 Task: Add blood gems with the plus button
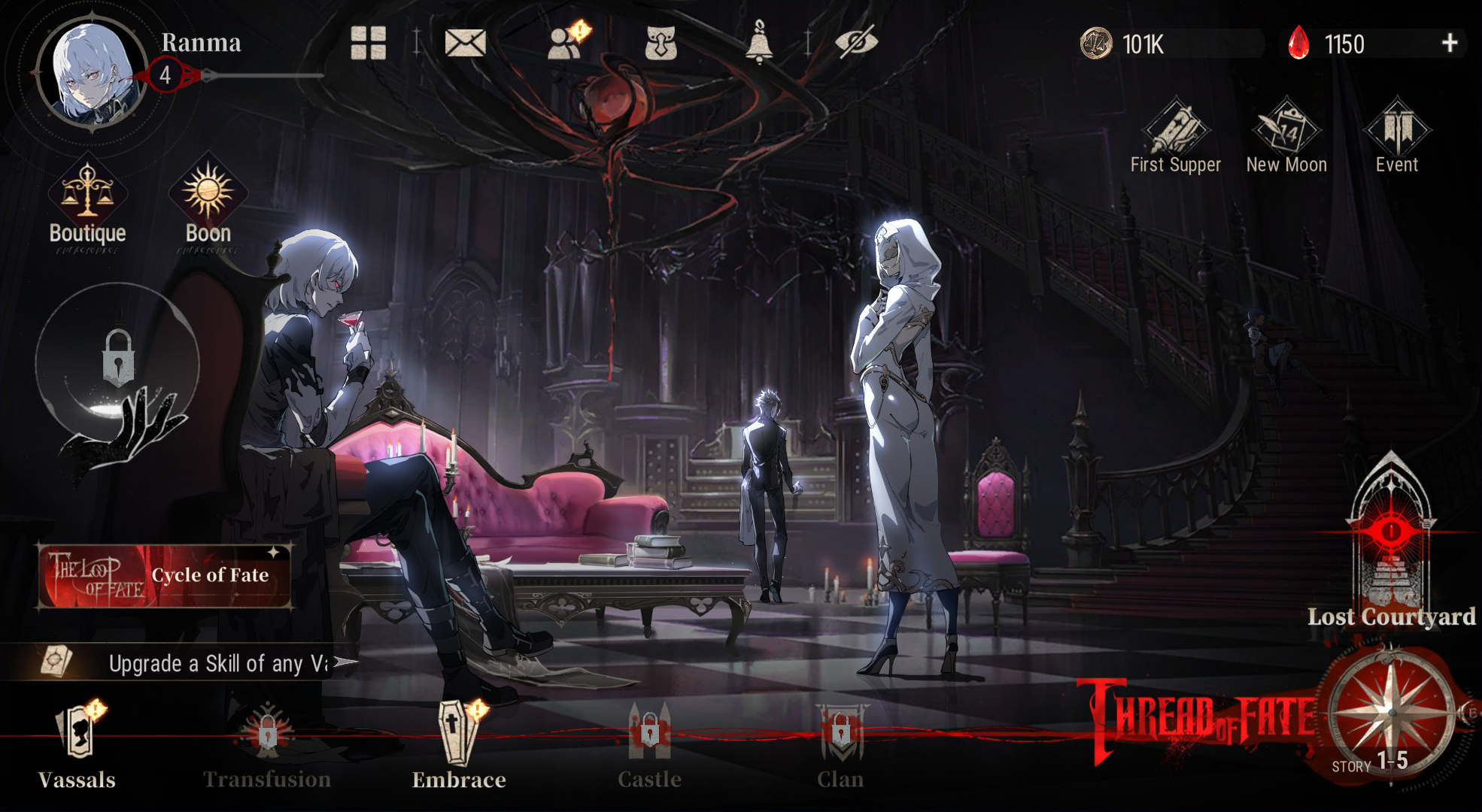(x=1450, y=44)
